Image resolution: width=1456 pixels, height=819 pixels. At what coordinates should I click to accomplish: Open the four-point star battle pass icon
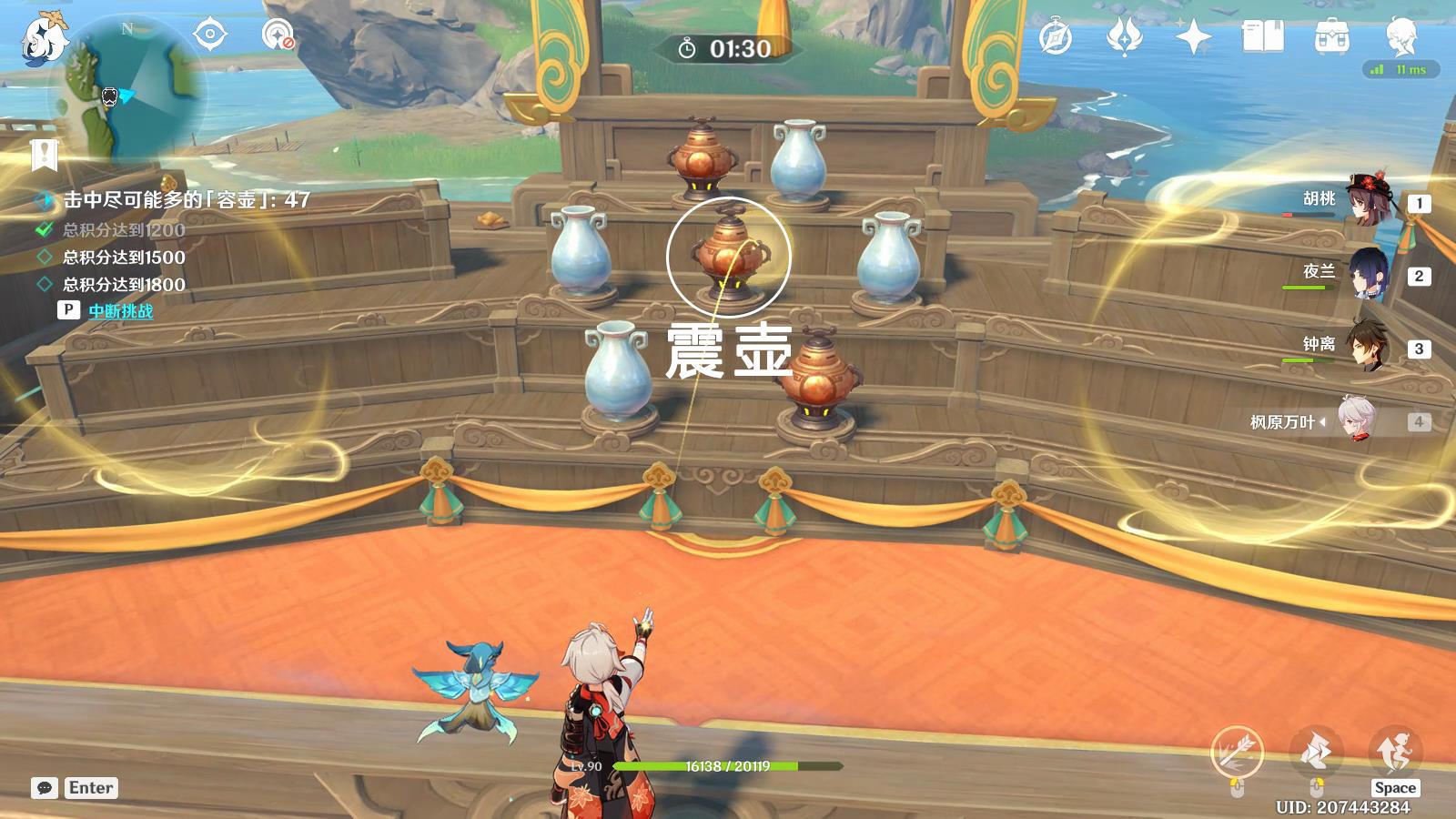click(1193, 37)
